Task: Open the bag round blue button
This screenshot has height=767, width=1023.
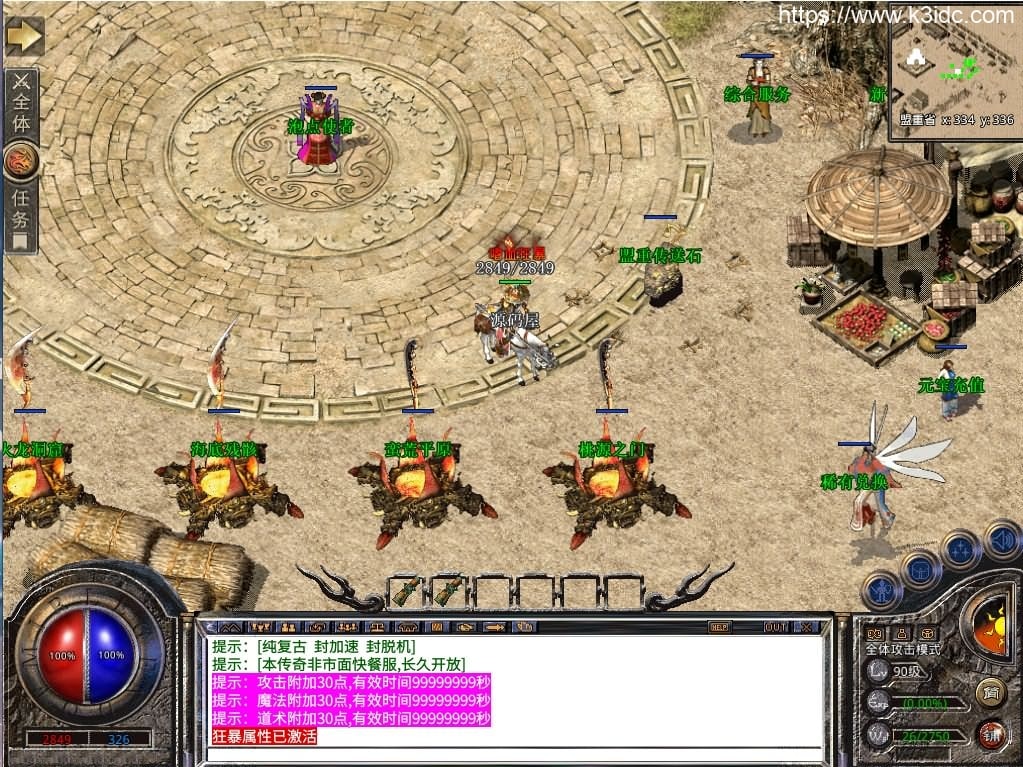Action: 920,570
